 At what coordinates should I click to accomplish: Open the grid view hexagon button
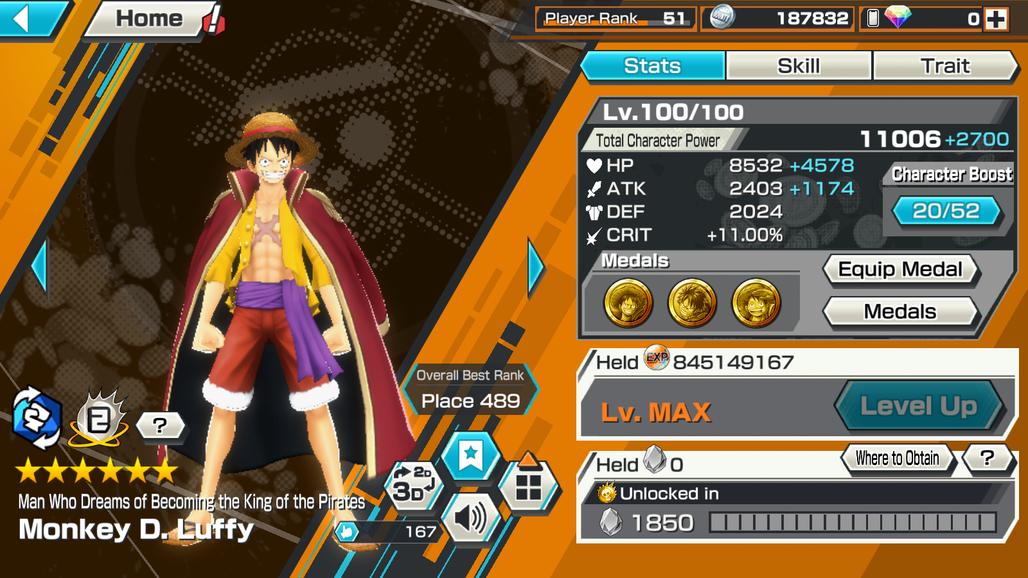[528, 486]
